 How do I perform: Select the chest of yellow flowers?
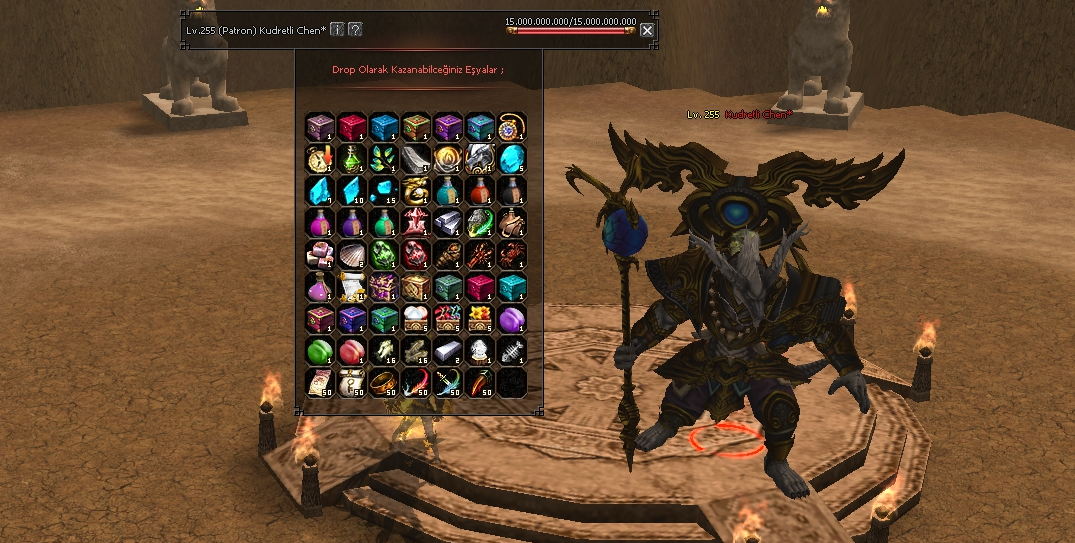[x=479, y=318]
